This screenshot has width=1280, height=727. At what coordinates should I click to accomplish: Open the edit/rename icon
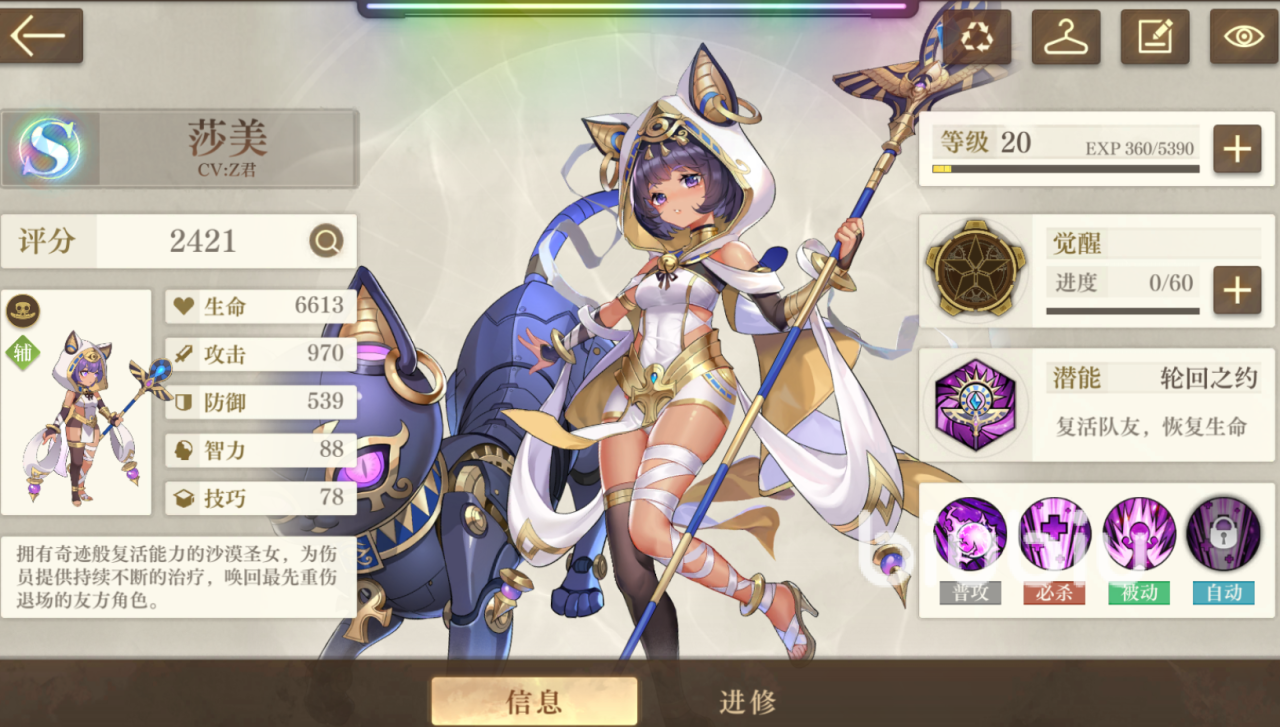(1154, 37)
